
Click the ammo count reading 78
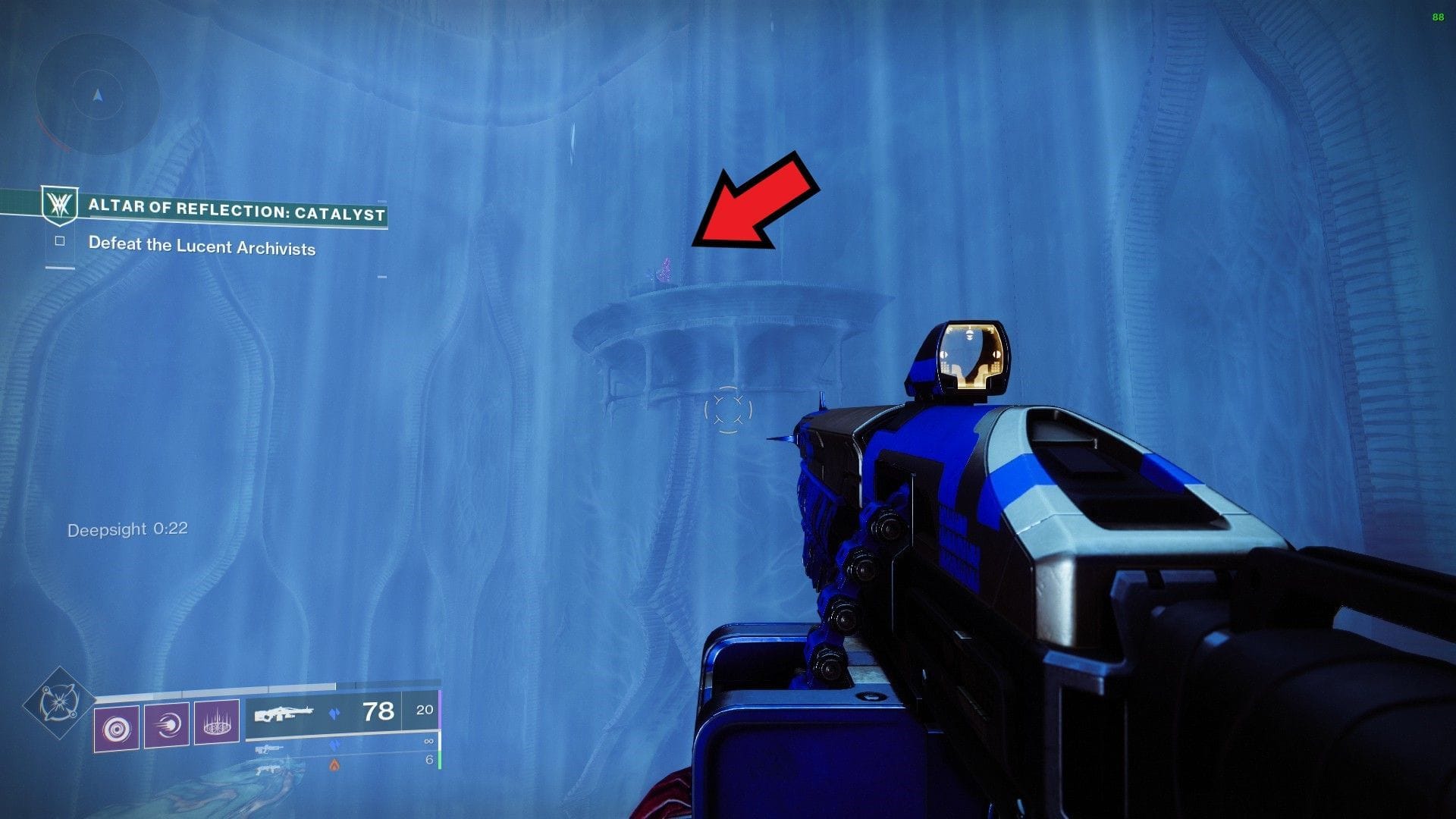click(379, 713)
